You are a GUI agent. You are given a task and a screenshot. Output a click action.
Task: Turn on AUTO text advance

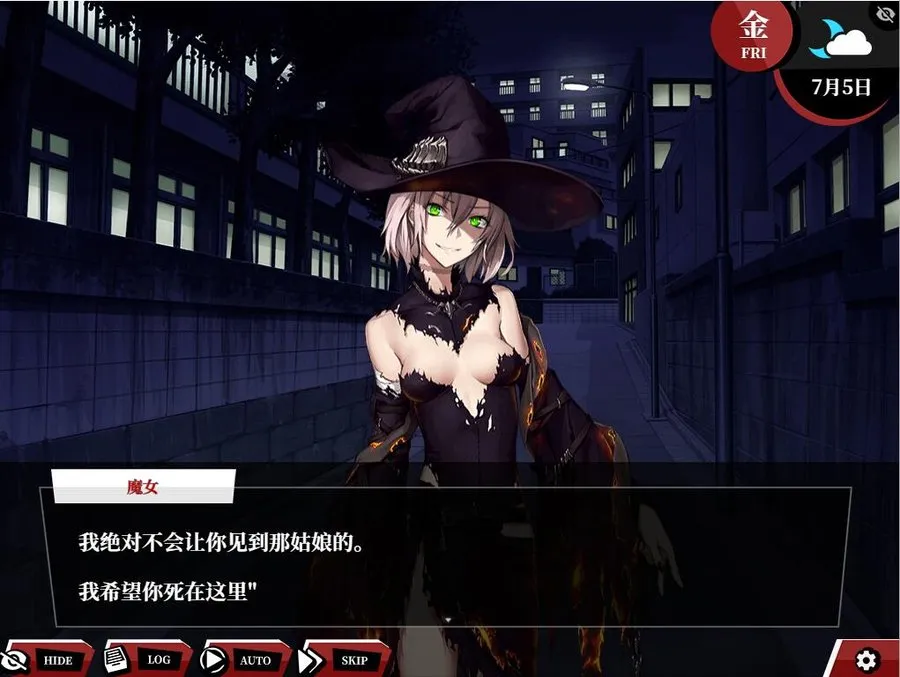coord(244,659)
